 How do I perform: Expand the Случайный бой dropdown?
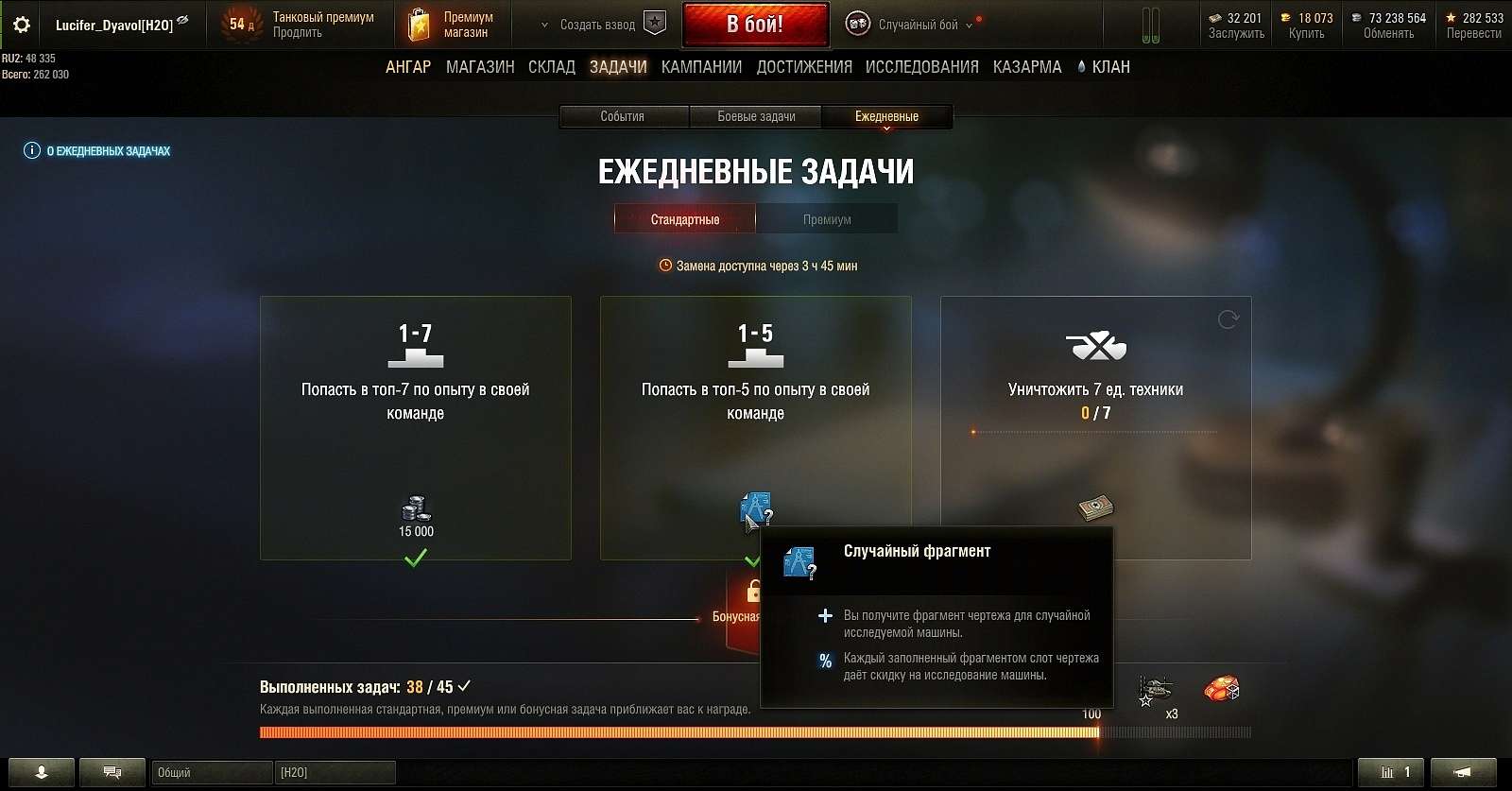(x=968, y=26)
